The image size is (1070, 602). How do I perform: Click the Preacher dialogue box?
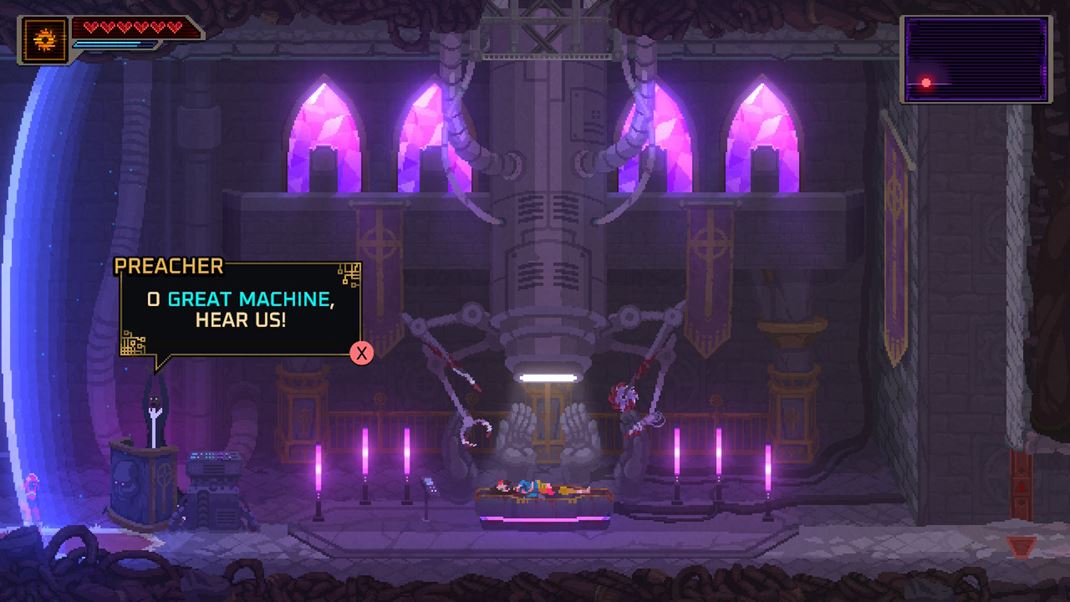(240, 309)
